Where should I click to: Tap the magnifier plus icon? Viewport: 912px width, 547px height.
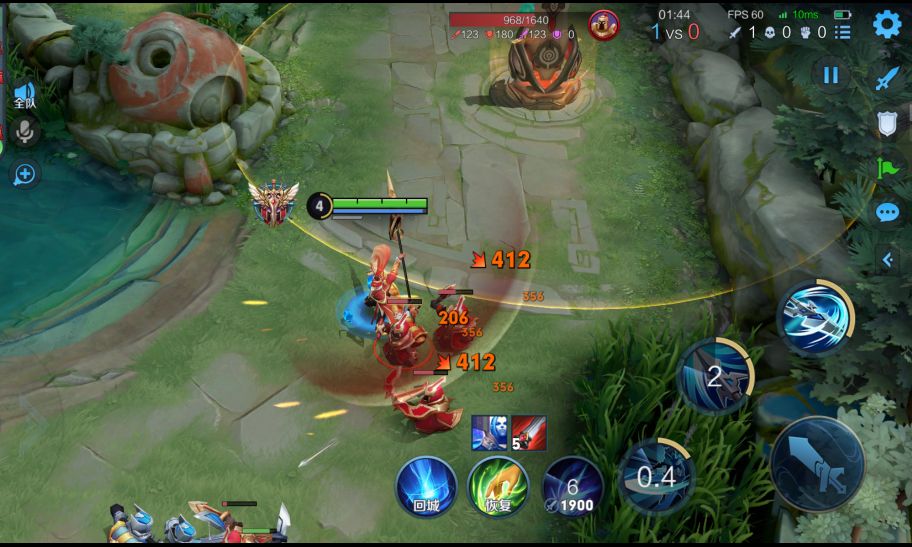click(x=24, y=175)
